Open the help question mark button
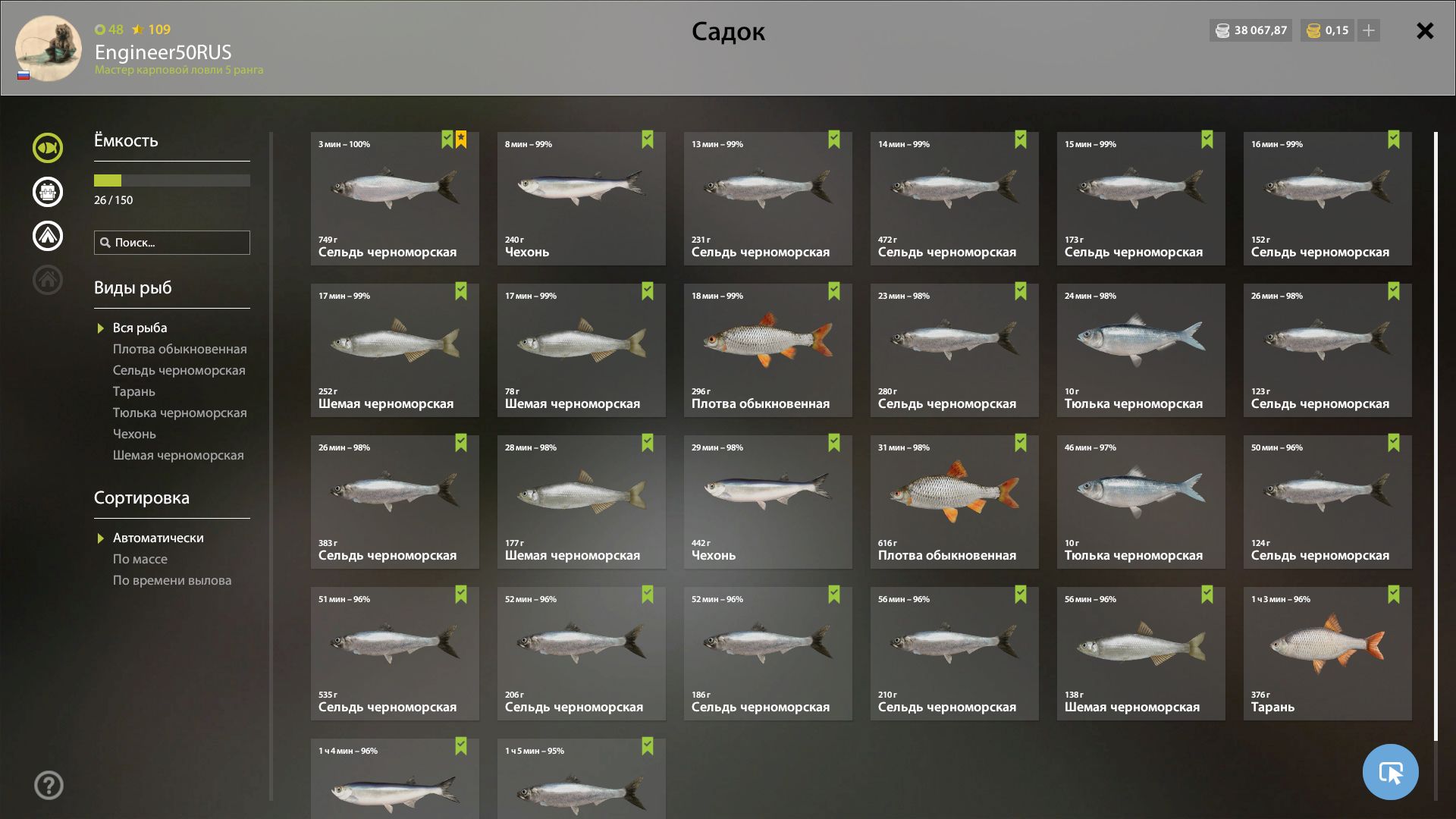The width and height of the screenshot is (1456, 819). tap(49, 786)
